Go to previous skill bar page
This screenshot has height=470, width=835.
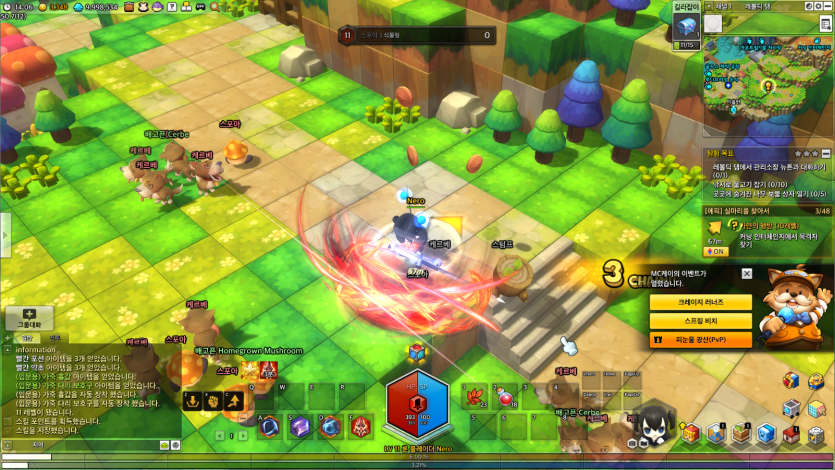point(220,437)
